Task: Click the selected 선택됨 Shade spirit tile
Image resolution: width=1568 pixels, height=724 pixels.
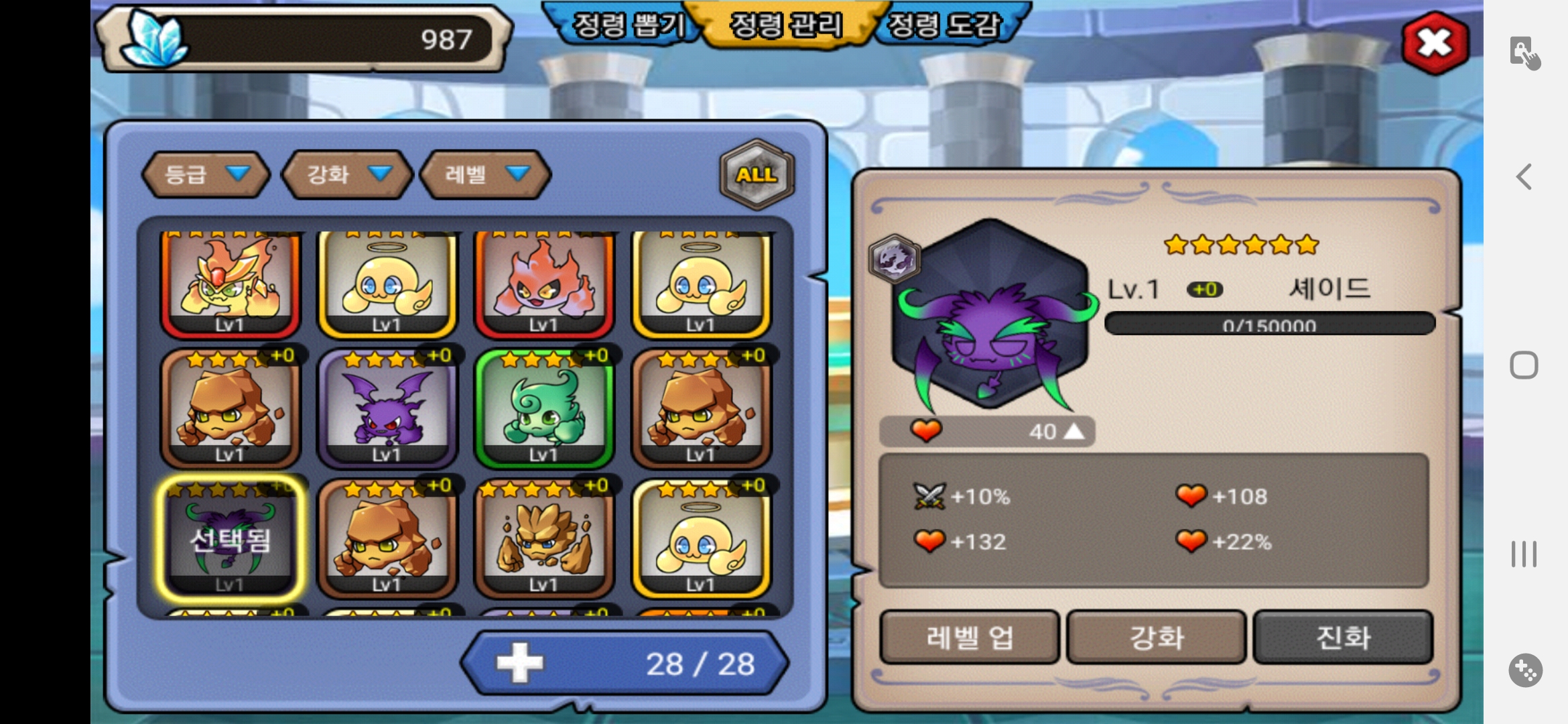Action: coord(230,539)
